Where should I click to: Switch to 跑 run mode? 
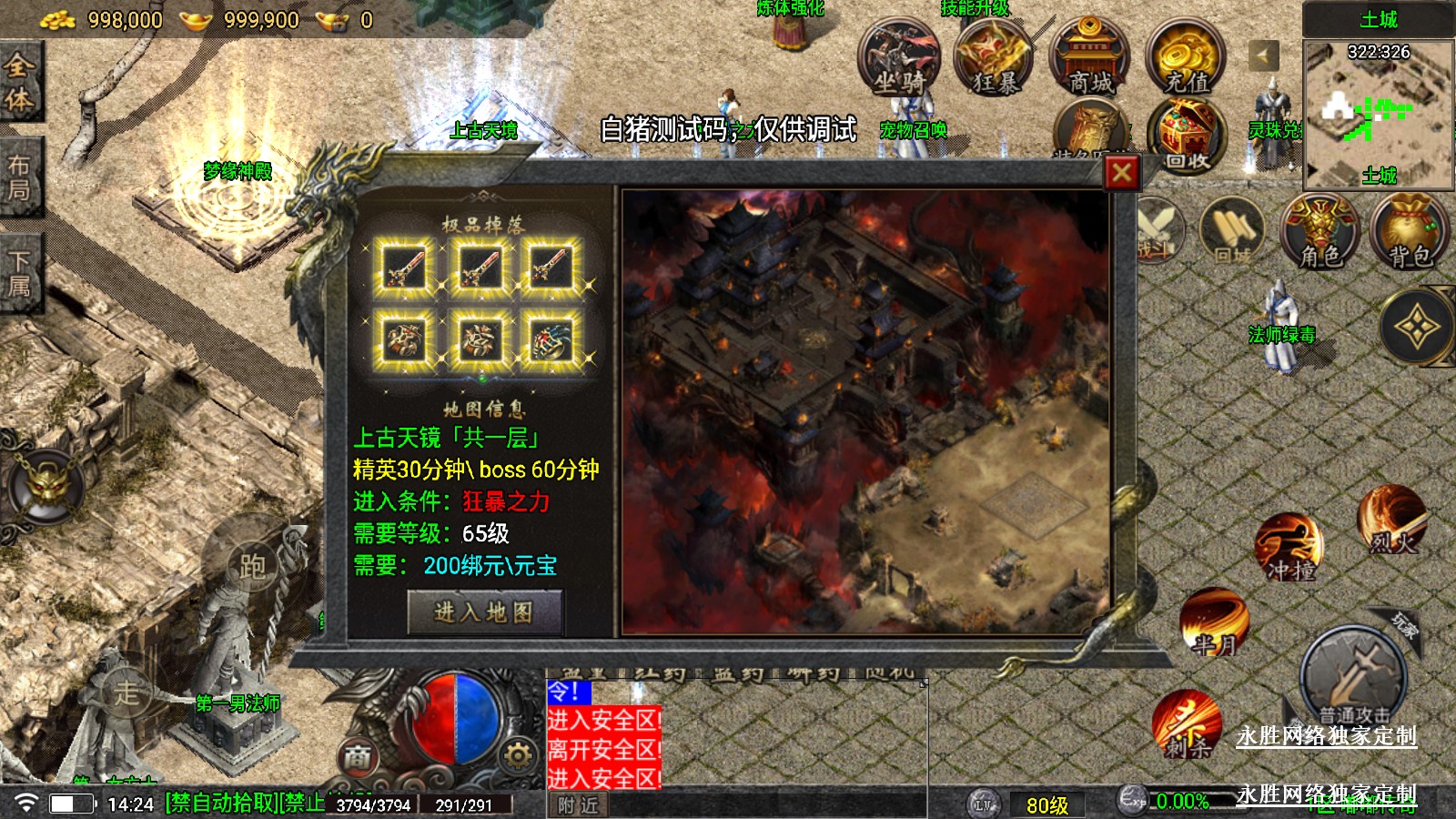252,566
